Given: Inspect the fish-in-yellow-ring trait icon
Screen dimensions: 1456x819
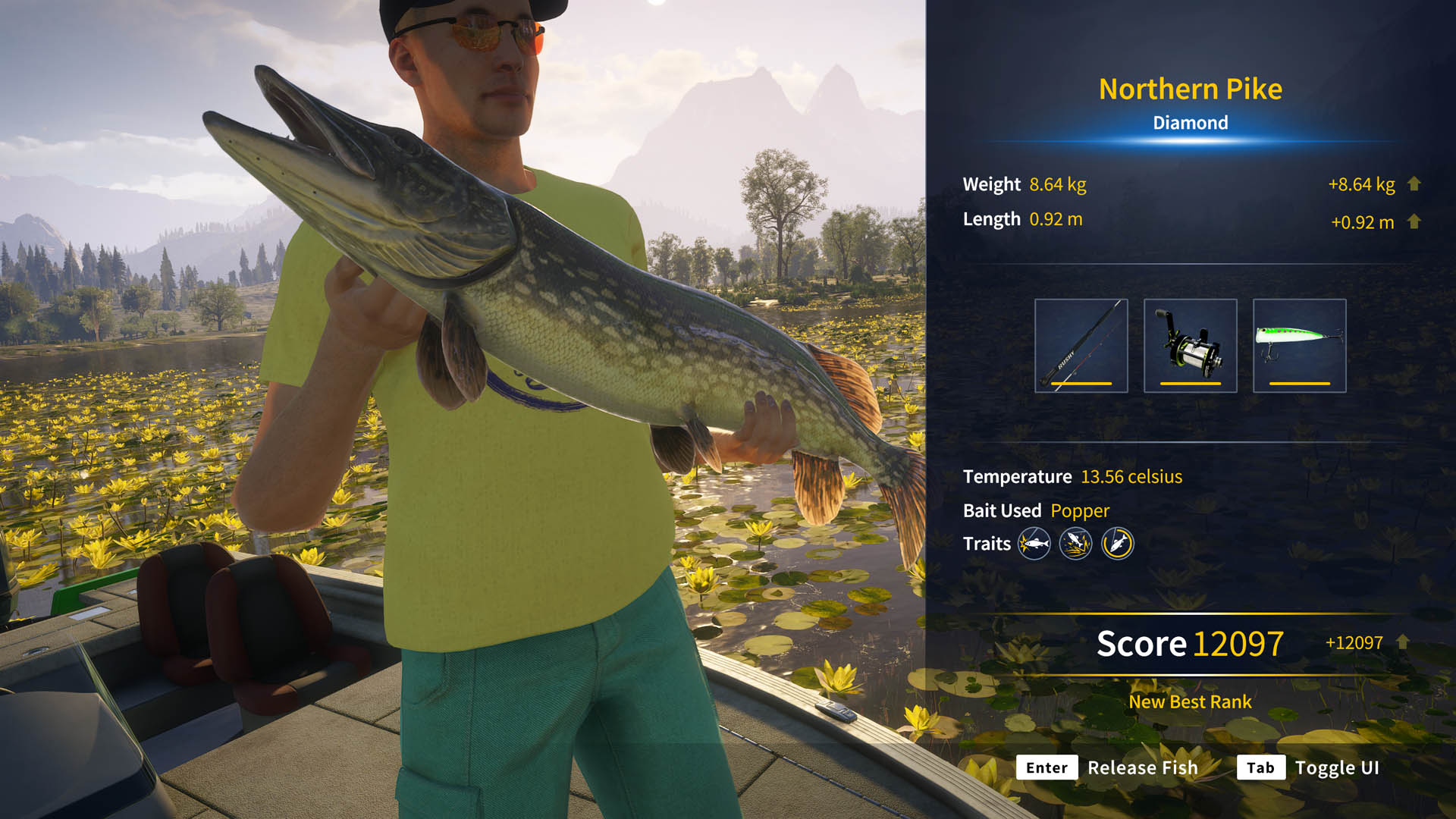Looking at the screenshot, I should click(1117, 543).
